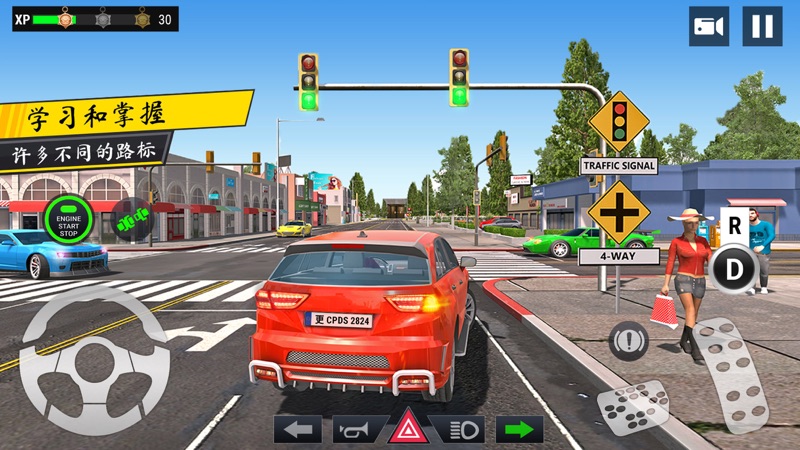Toggle the headlights button
This screenshot has height=450, width=800.
click(463, 429)
